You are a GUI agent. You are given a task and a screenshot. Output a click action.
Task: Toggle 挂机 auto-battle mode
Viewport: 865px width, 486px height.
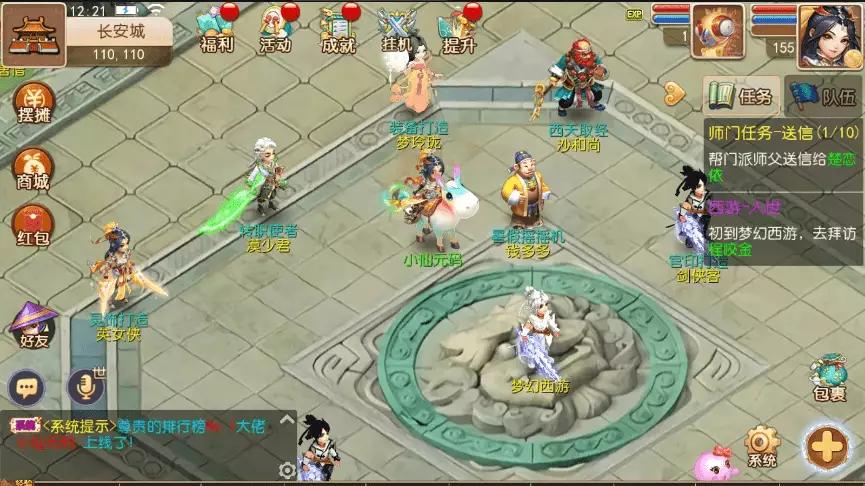pos(397,29)
